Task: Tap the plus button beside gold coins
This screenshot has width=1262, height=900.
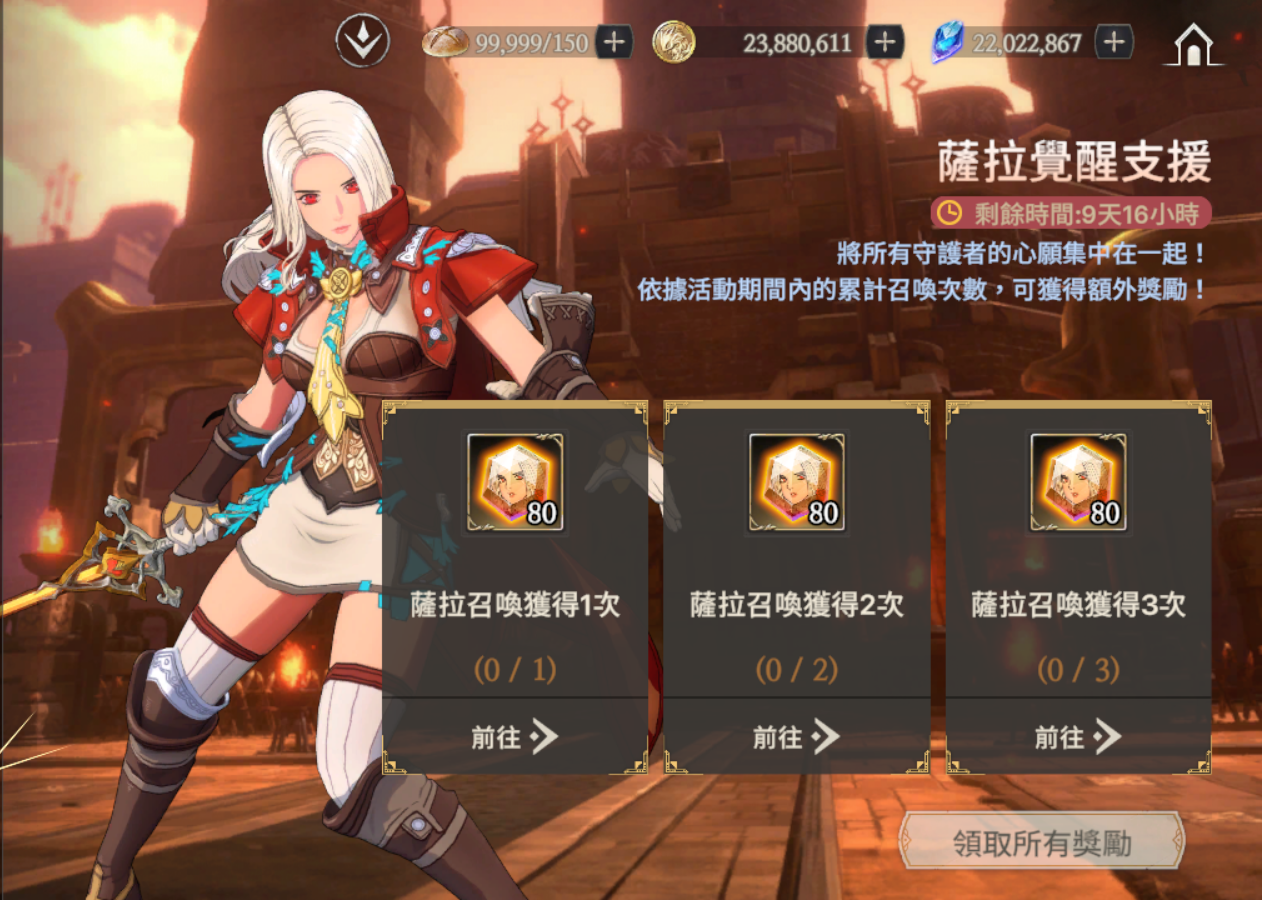Action: (x=884, y=42)
